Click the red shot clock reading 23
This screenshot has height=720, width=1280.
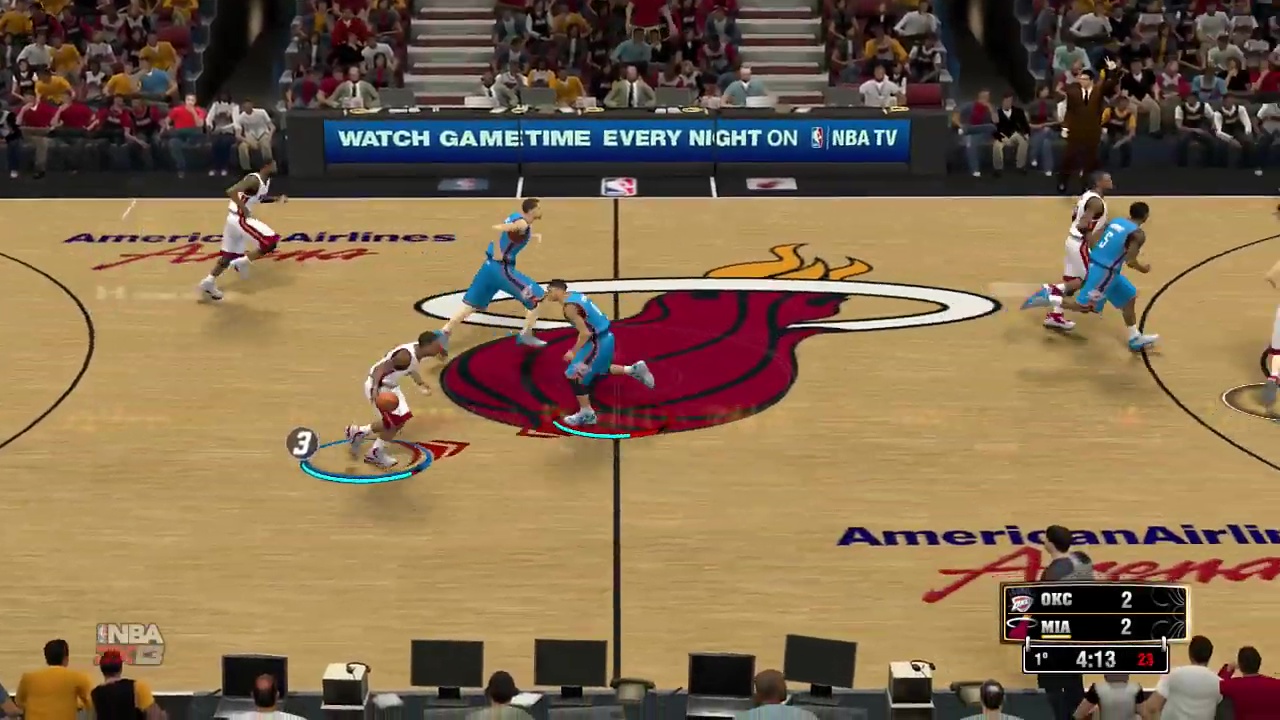click(x=1145, y=659)
